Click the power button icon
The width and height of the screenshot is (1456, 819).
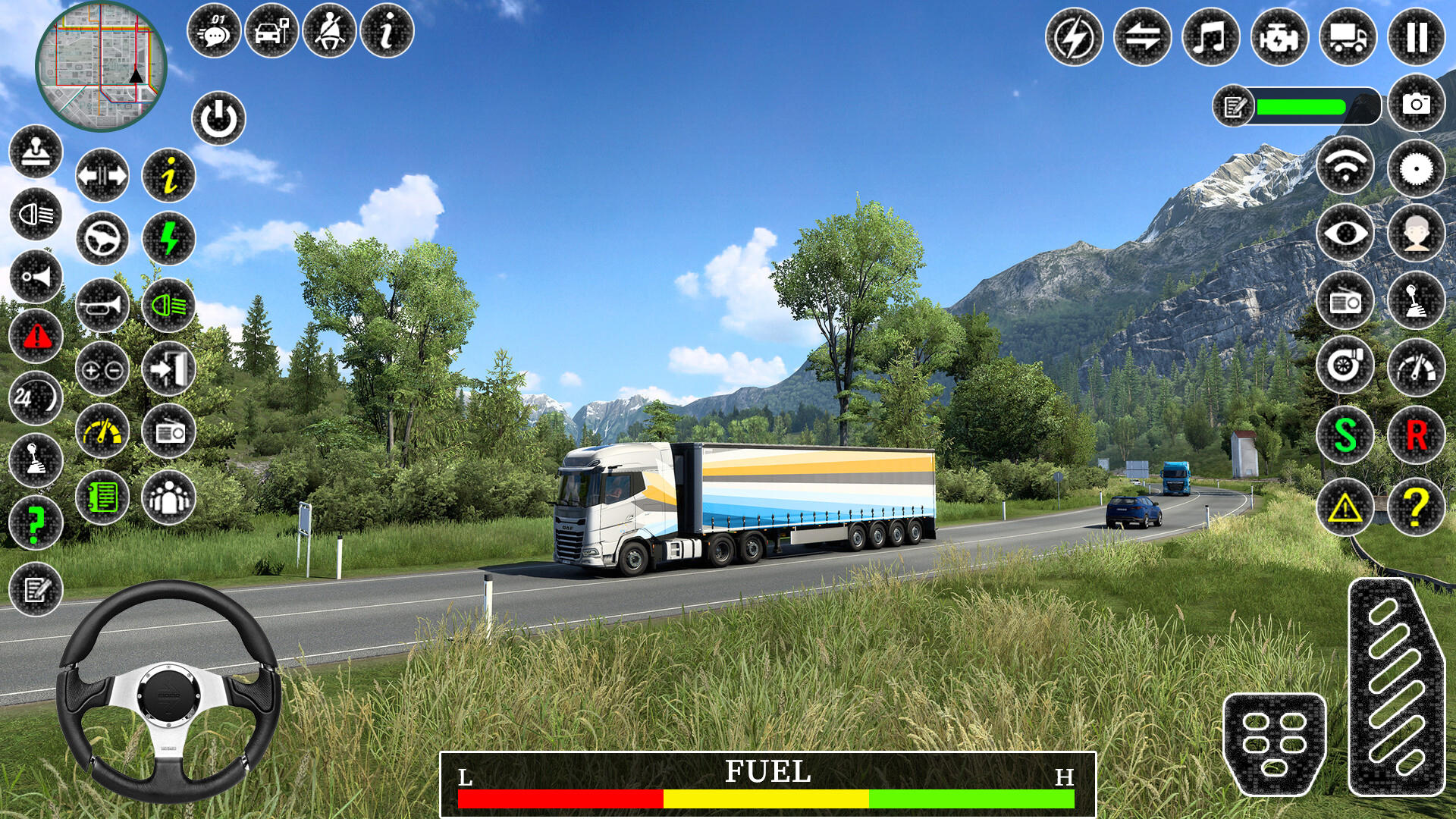point(218,119)
